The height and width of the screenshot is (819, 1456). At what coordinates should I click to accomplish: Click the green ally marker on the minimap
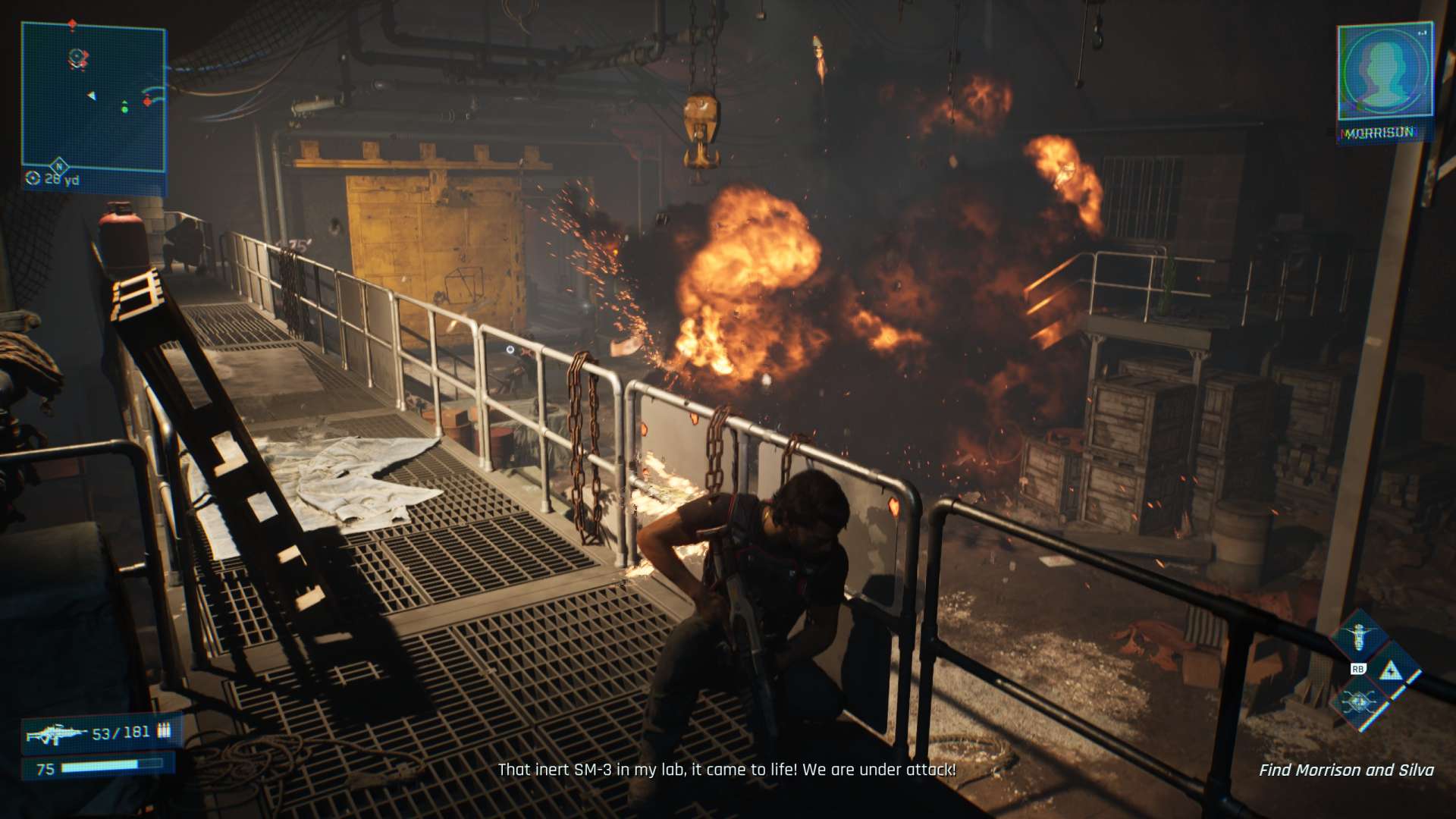124,109
